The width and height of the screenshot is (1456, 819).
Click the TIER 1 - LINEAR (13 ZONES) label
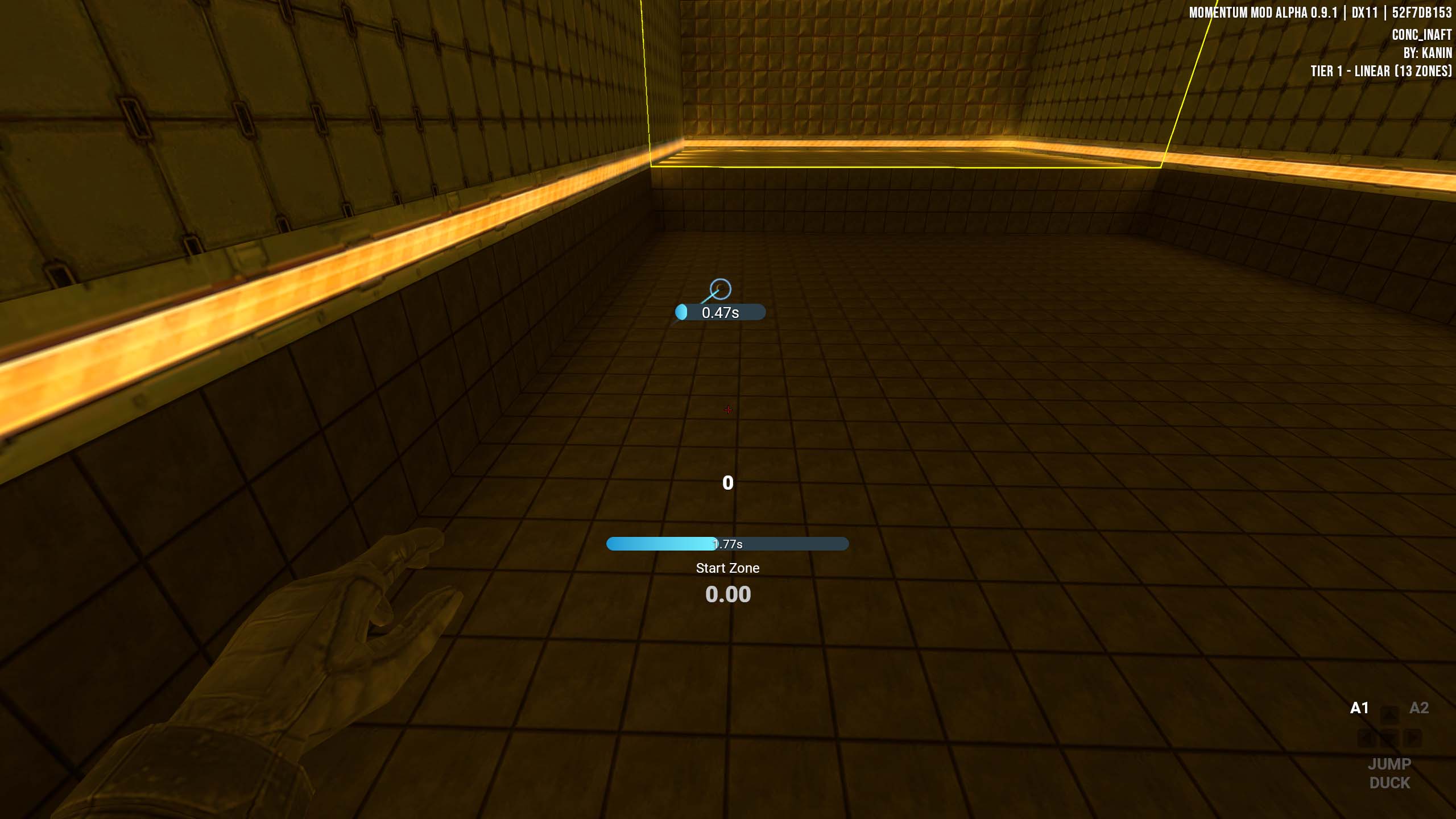[1383, 71]
